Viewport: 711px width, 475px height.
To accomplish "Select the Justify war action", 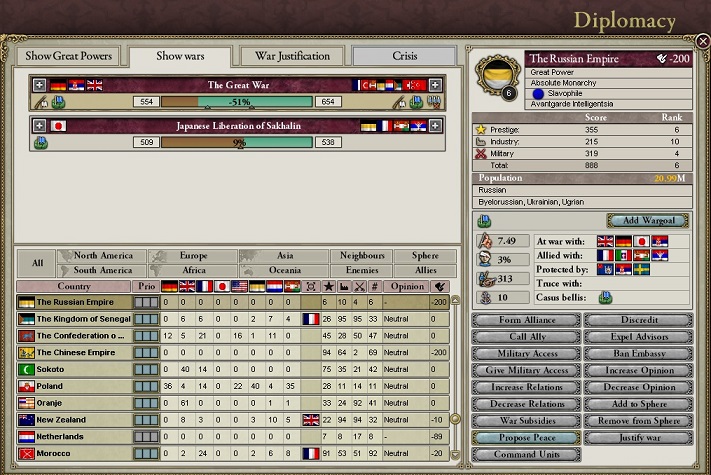I will pos(637,438).
